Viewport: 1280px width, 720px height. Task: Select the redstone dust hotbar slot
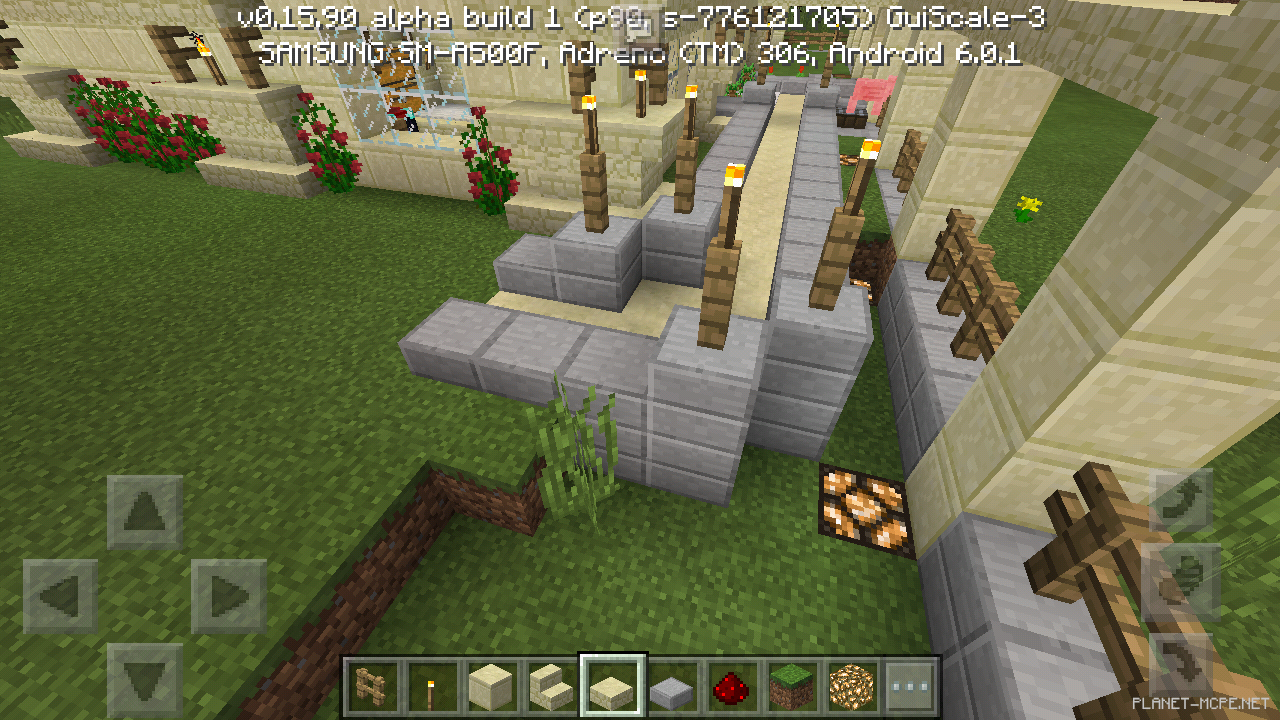[731, 686]
